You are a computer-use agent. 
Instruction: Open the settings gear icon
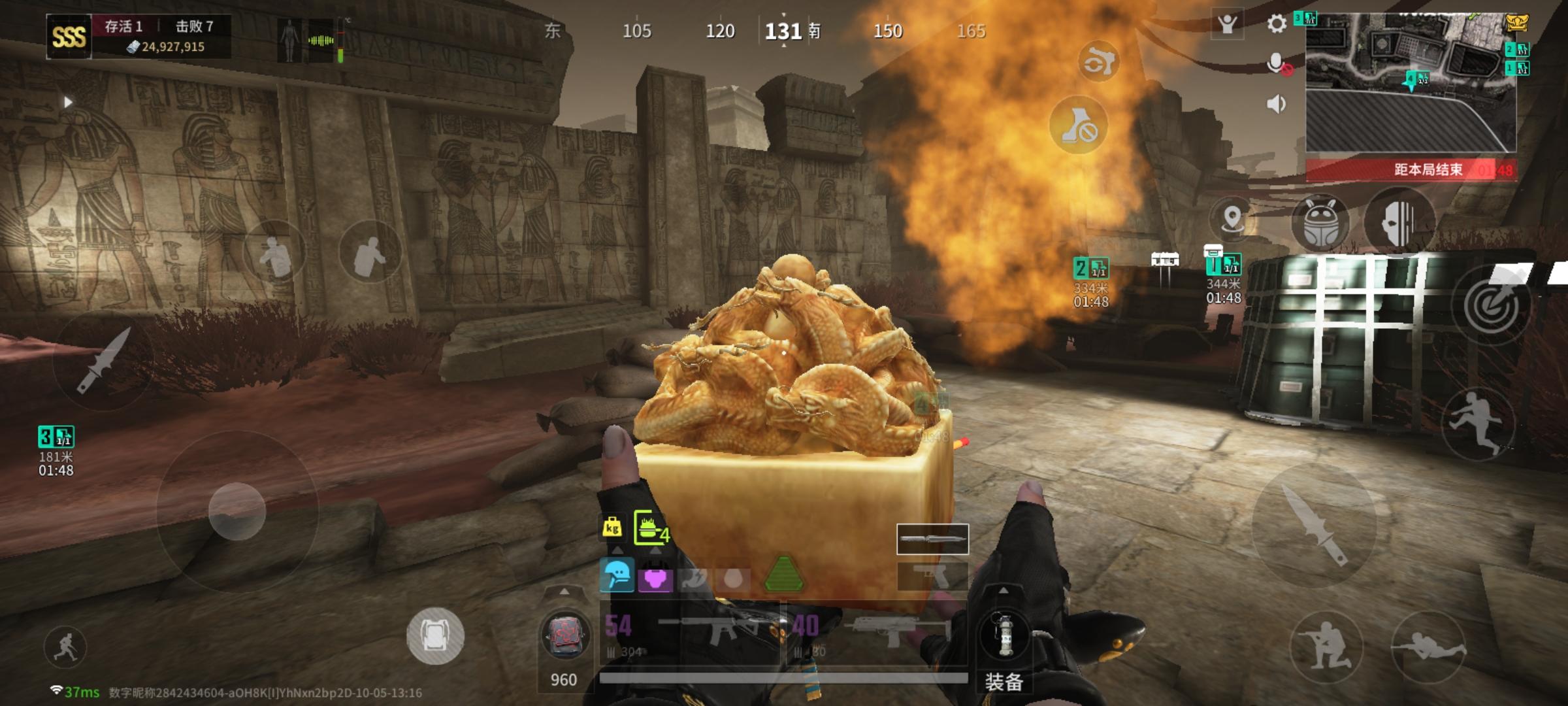click(x=1277, y=25)
